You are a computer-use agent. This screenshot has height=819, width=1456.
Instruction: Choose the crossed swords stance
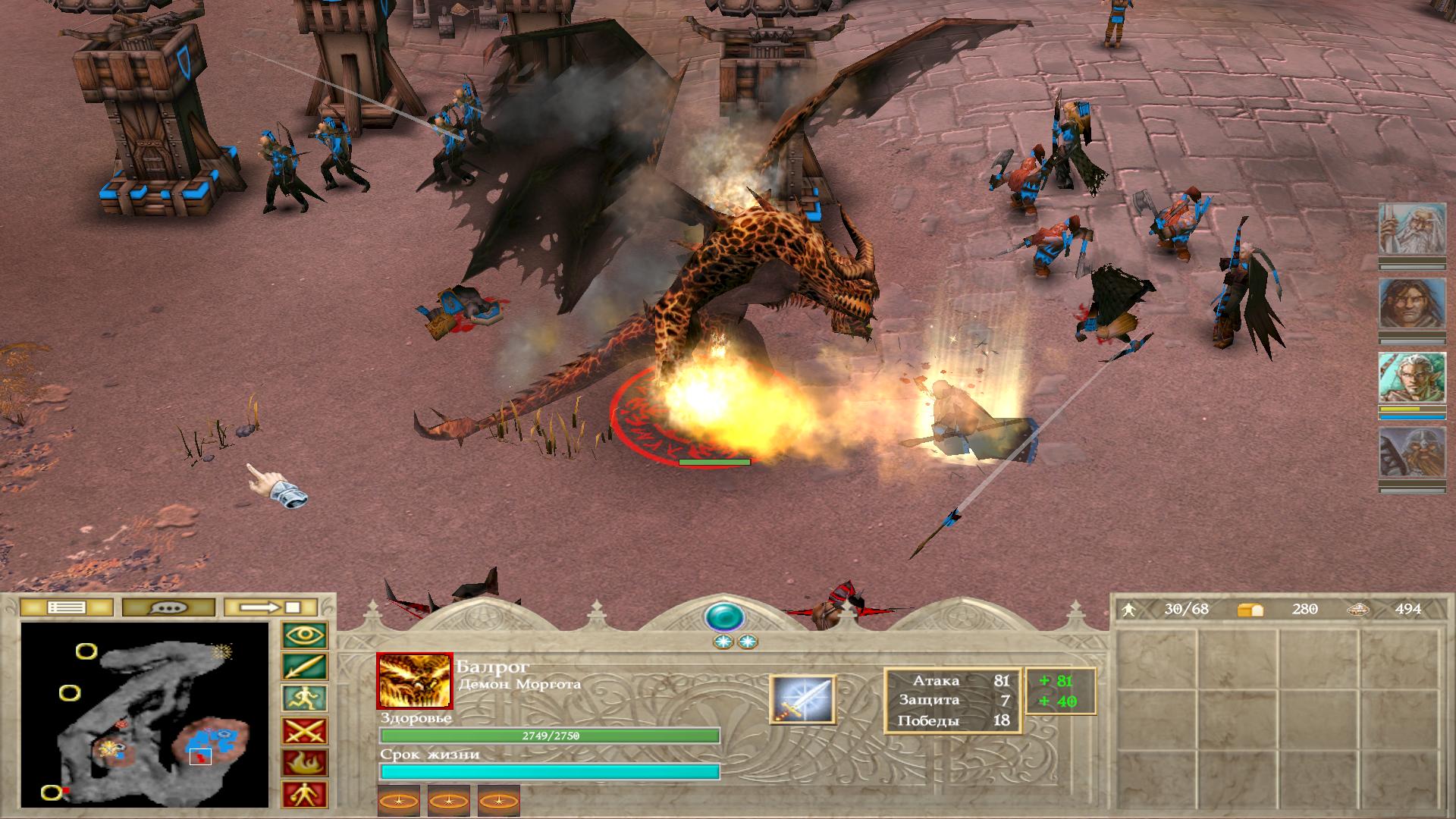(305, 731)
